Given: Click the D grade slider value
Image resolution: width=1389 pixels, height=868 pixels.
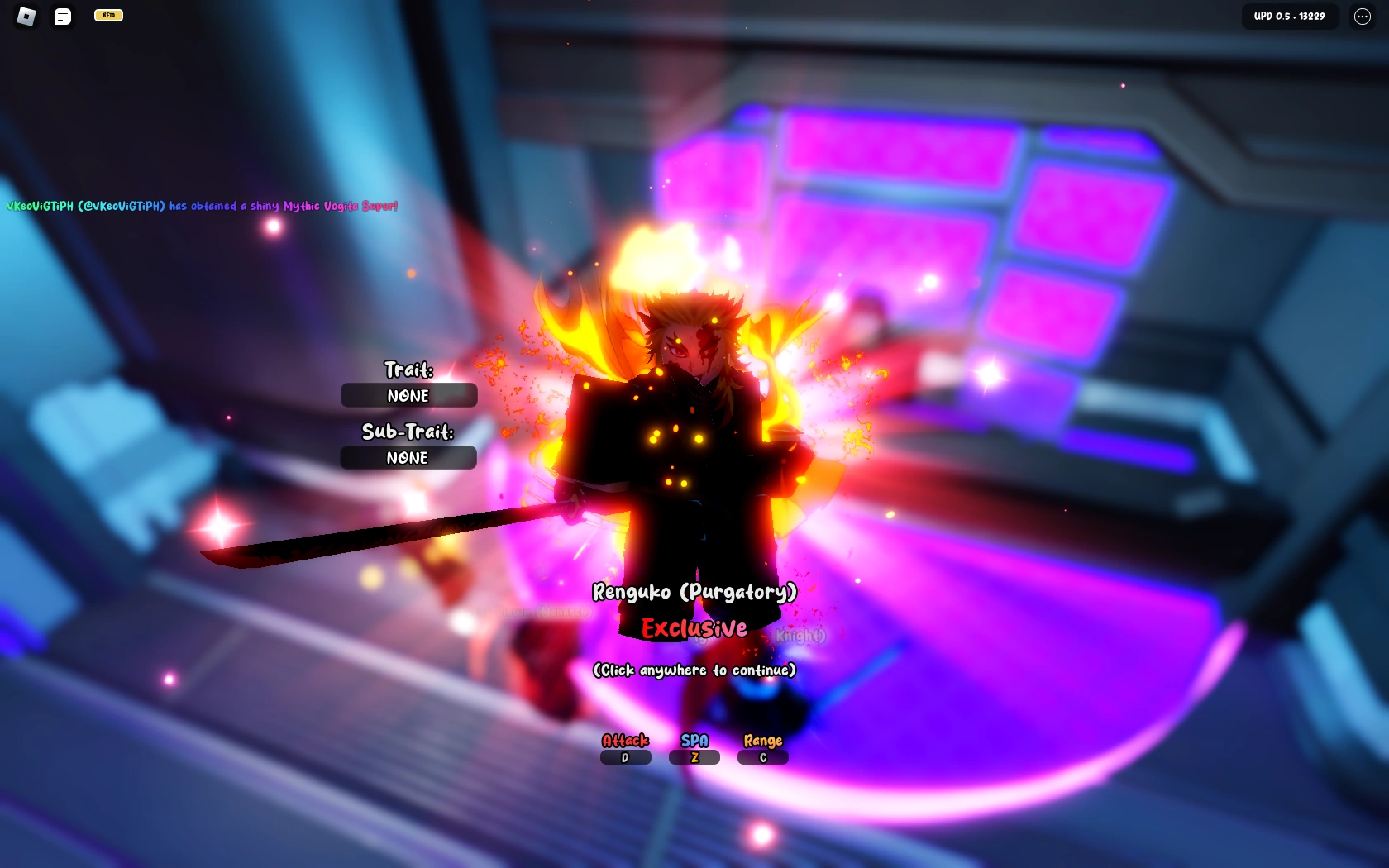Looking at the screenshot, I should pyautogui.click(x=625, y=757).
